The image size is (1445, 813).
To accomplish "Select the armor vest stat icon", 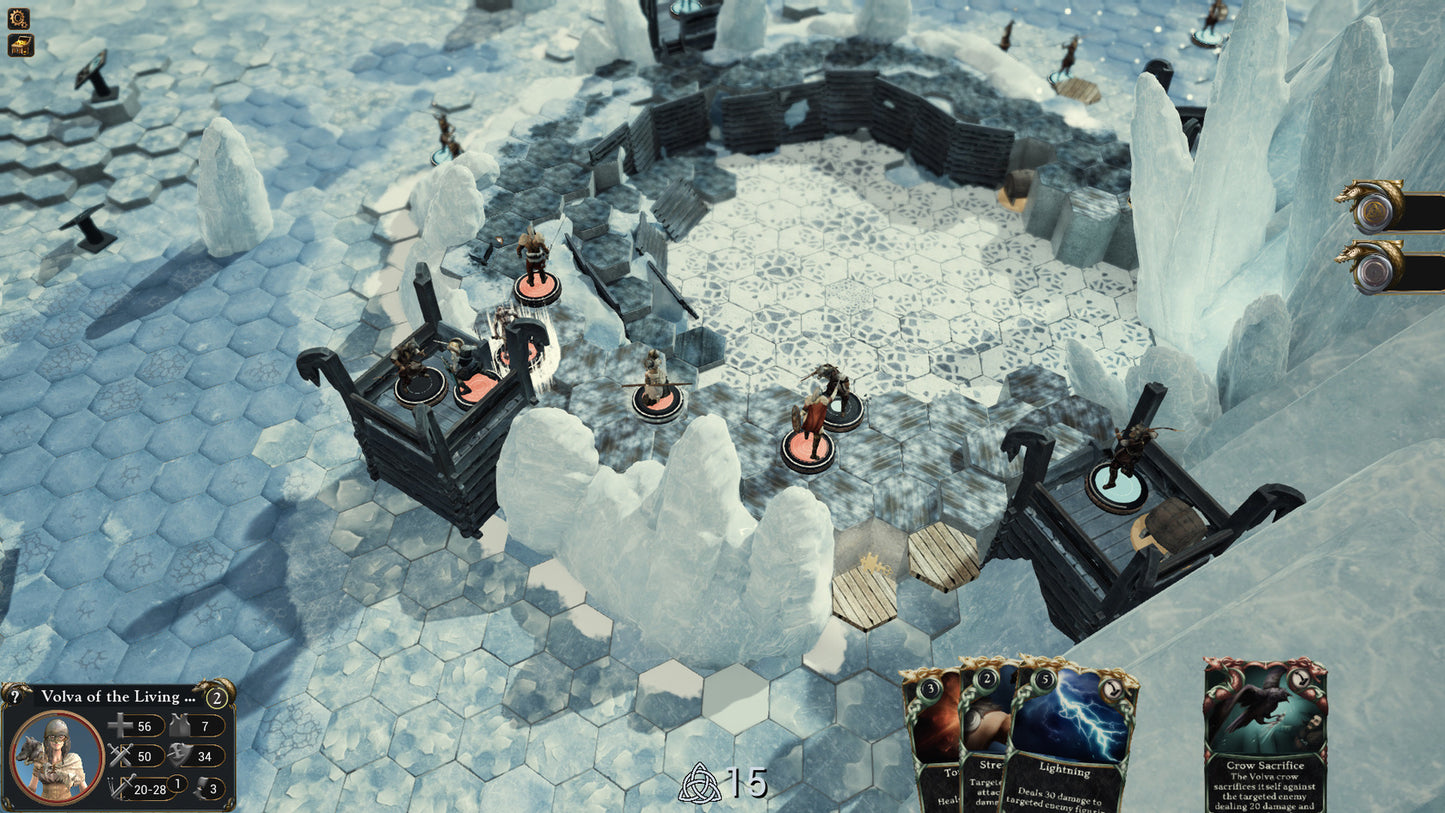I will (178, 726).
